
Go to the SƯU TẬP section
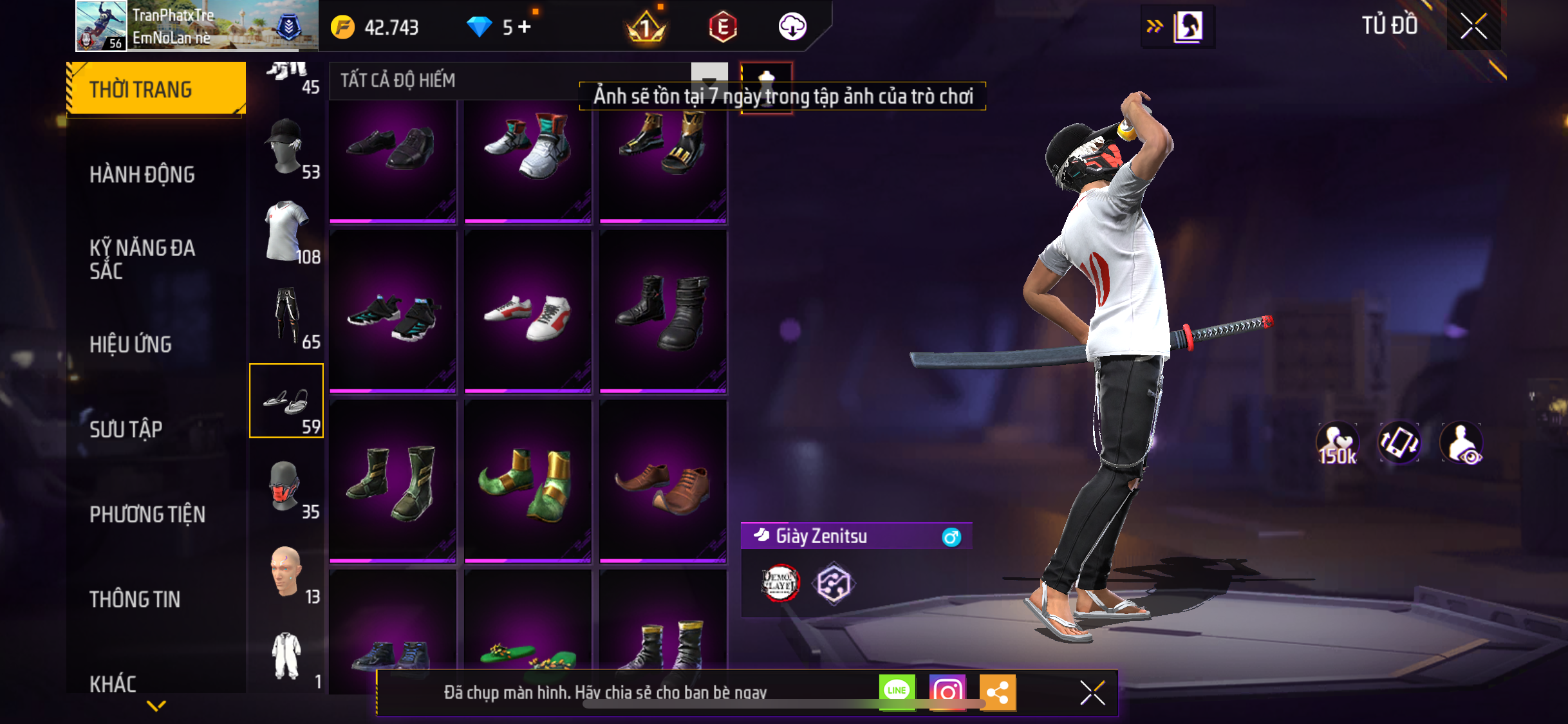click(126, 429)
